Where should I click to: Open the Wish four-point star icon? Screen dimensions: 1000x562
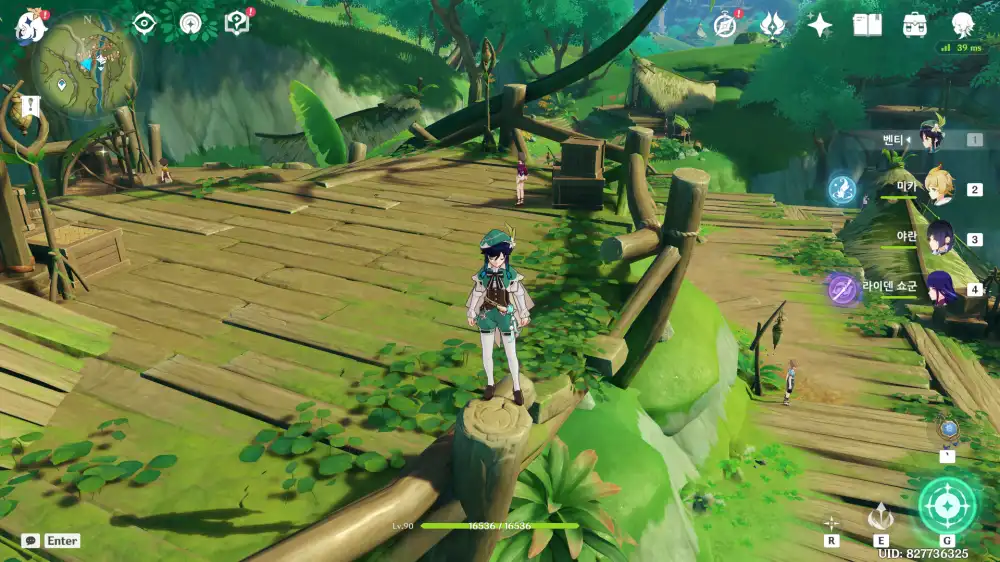[820, 25]
